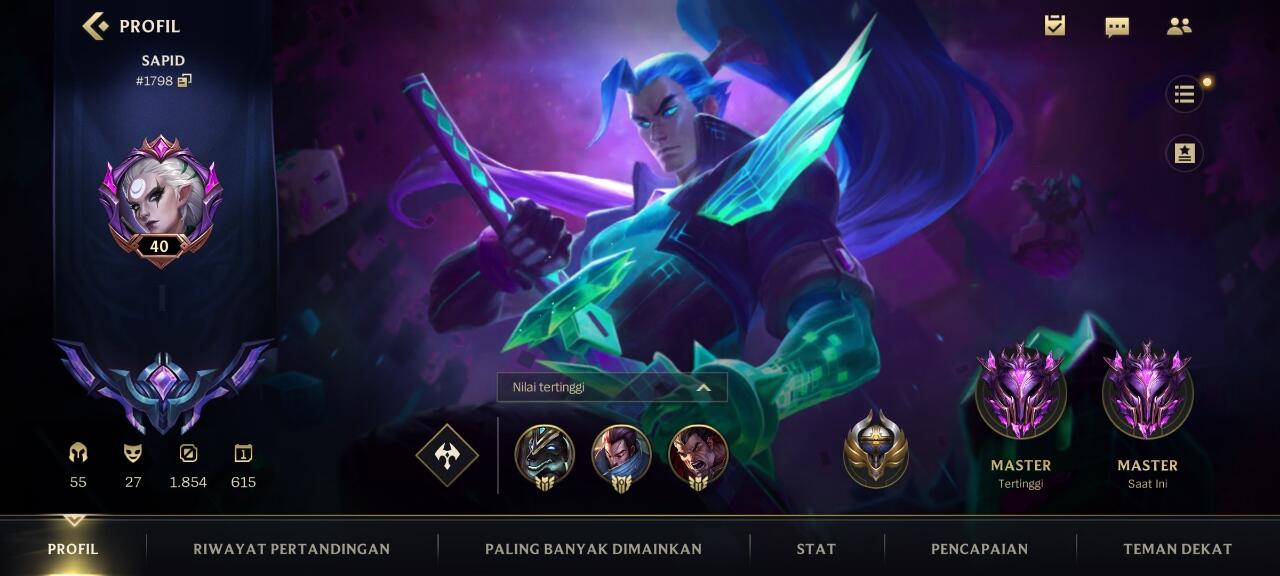View the Master Saat Ini rank badge
The height and width of the screenshot is (576, 1280).
click(x=1147, y=394)
